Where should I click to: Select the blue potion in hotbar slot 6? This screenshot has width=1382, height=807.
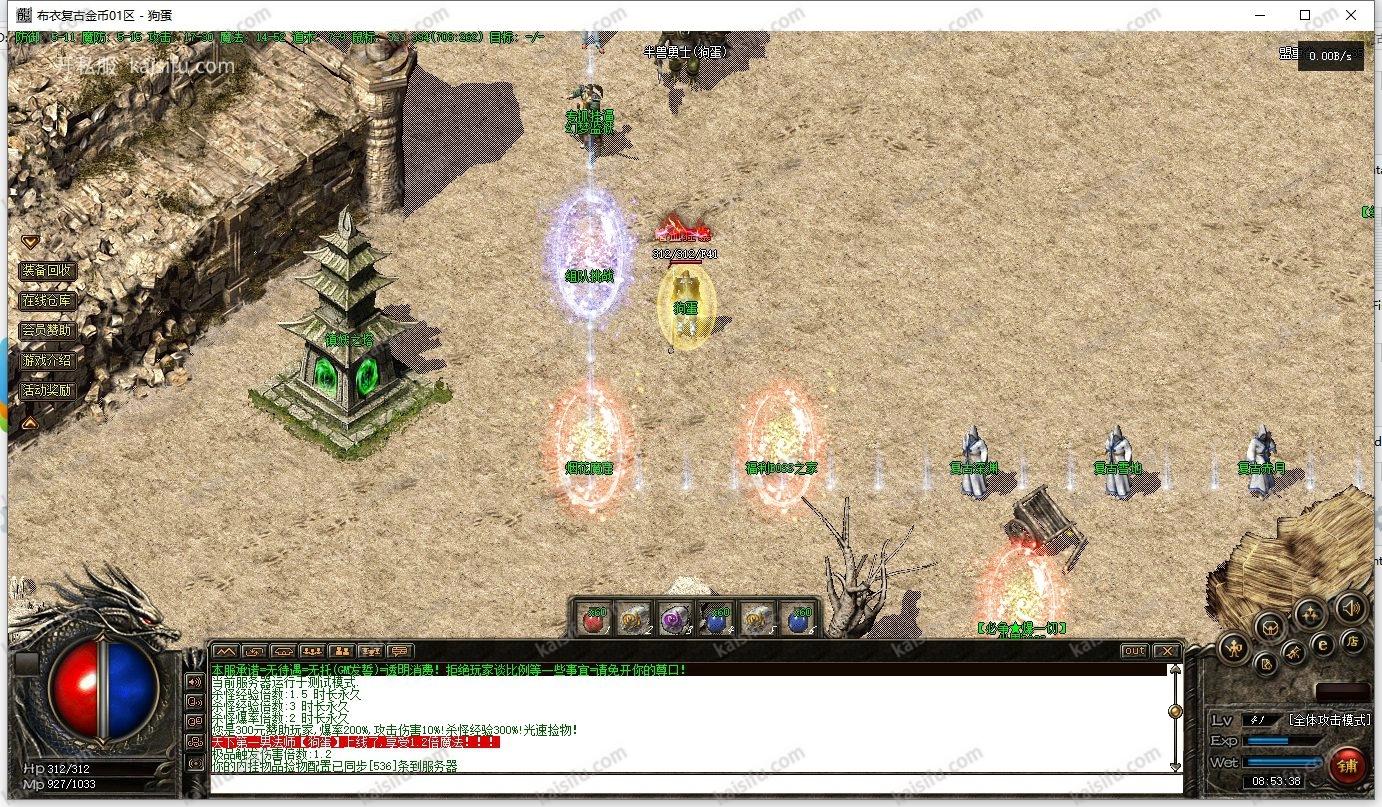pyautogui.click(x=797, y=619)
